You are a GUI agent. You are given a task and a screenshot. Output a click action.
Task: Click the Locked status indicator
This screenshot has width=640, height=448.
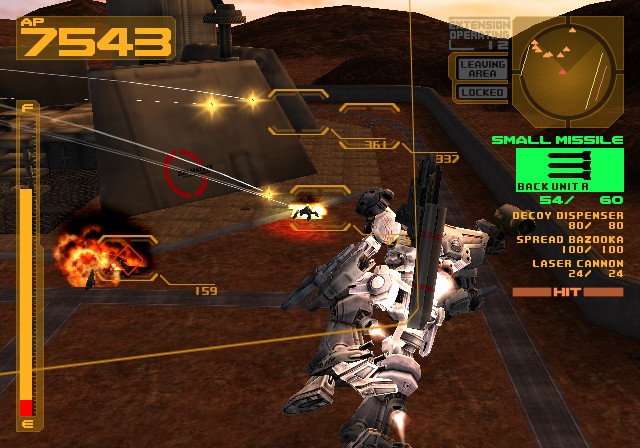[481, 92]
